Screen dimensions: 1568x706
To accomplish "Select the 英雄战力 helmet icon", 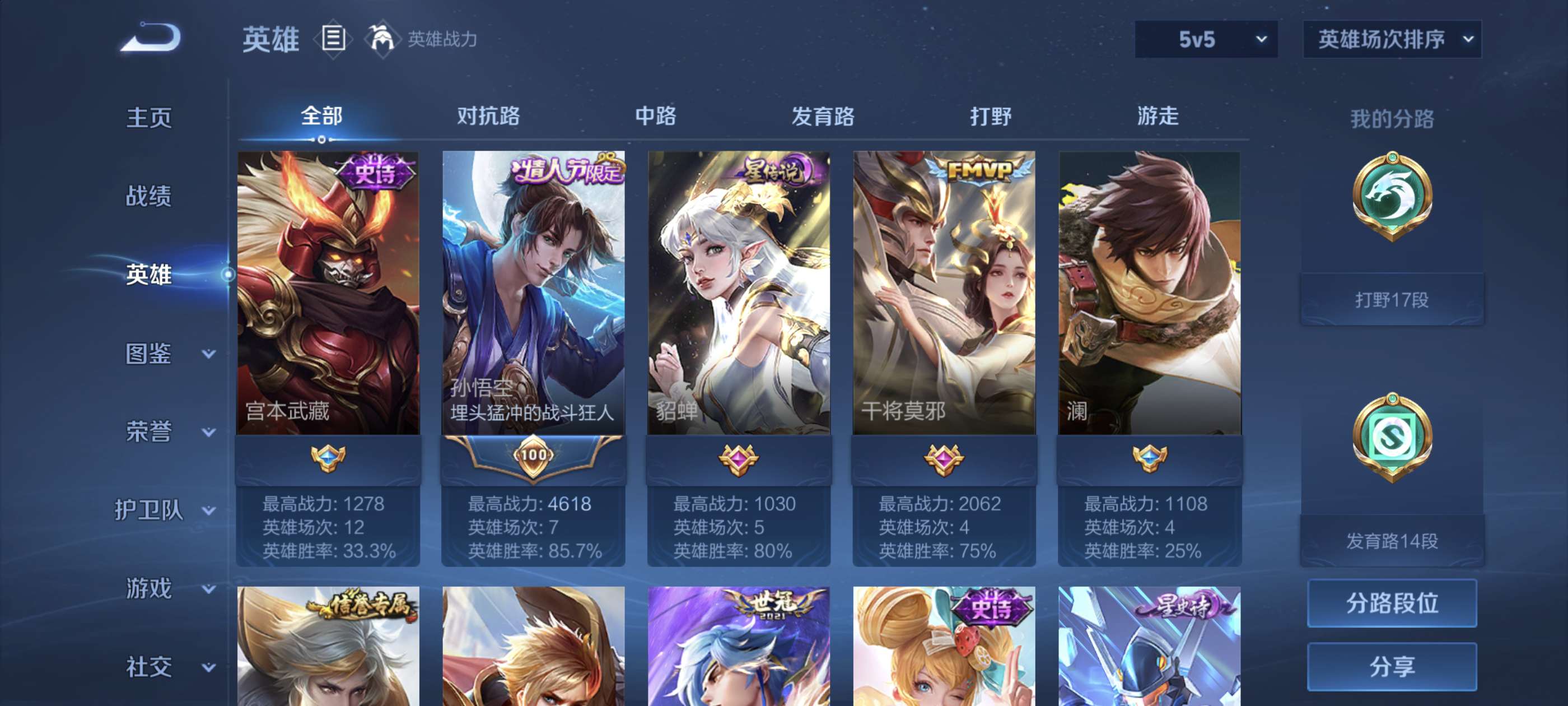I will 383,39.
